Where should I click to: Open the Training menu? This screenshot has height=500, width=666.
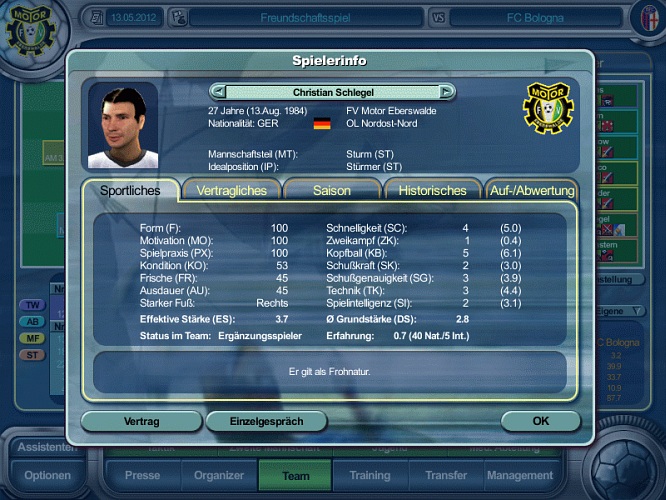click(x=370, y=476)
